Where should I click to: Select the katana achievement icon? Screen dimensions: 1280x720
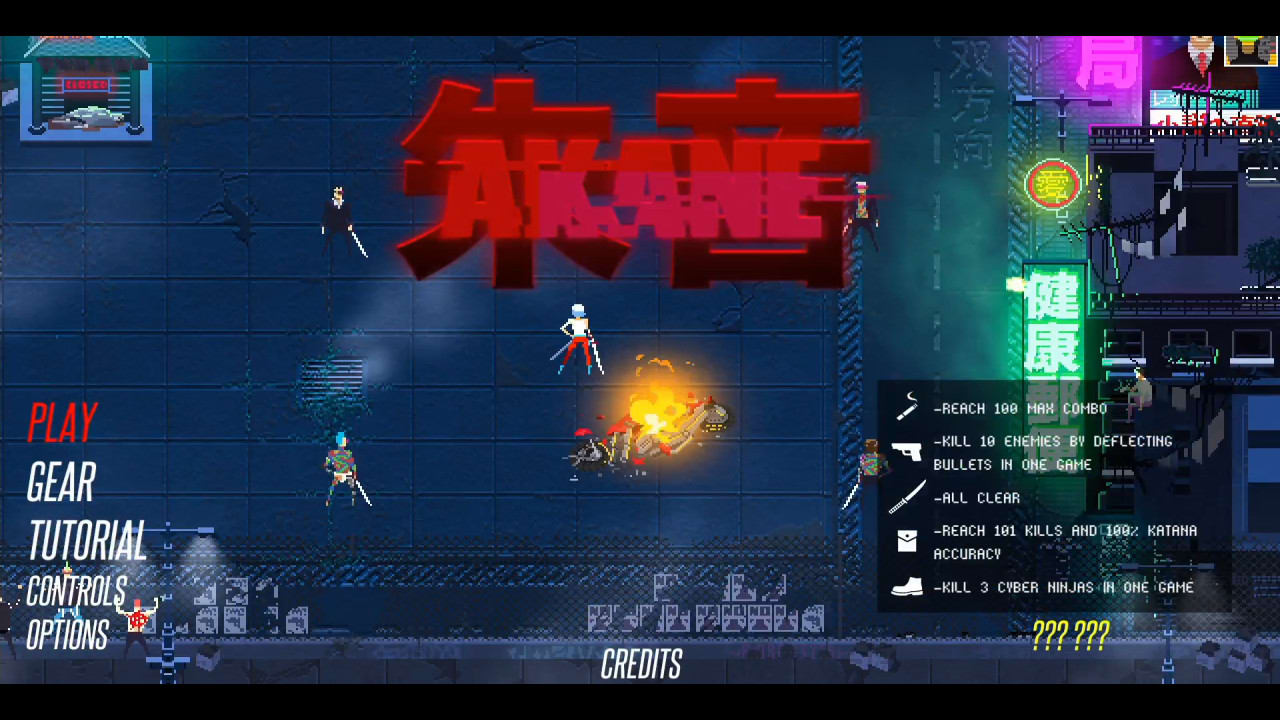tap(908, 497)
